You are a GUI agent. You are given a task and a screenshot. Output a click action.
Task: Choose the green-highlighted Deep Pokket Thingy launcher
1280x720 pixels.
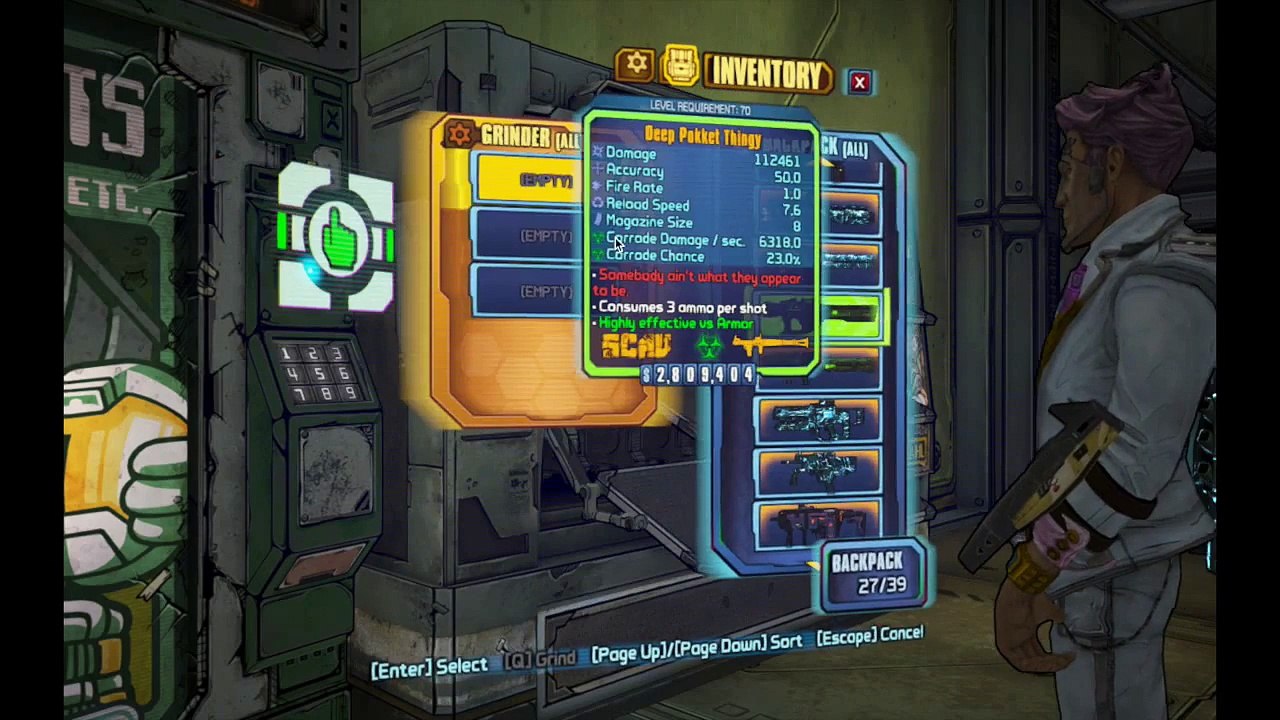pos(850,317)
